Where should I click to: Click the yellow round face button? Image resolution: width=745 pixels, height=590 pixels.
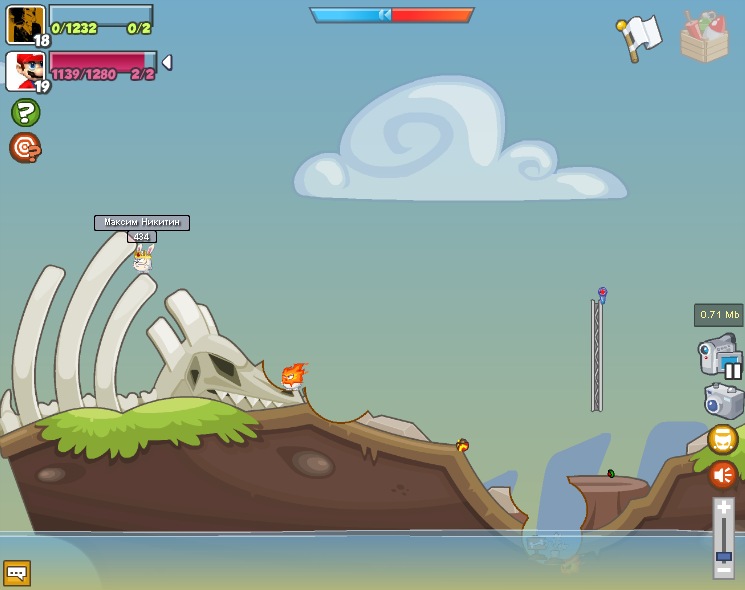[722, 439]
